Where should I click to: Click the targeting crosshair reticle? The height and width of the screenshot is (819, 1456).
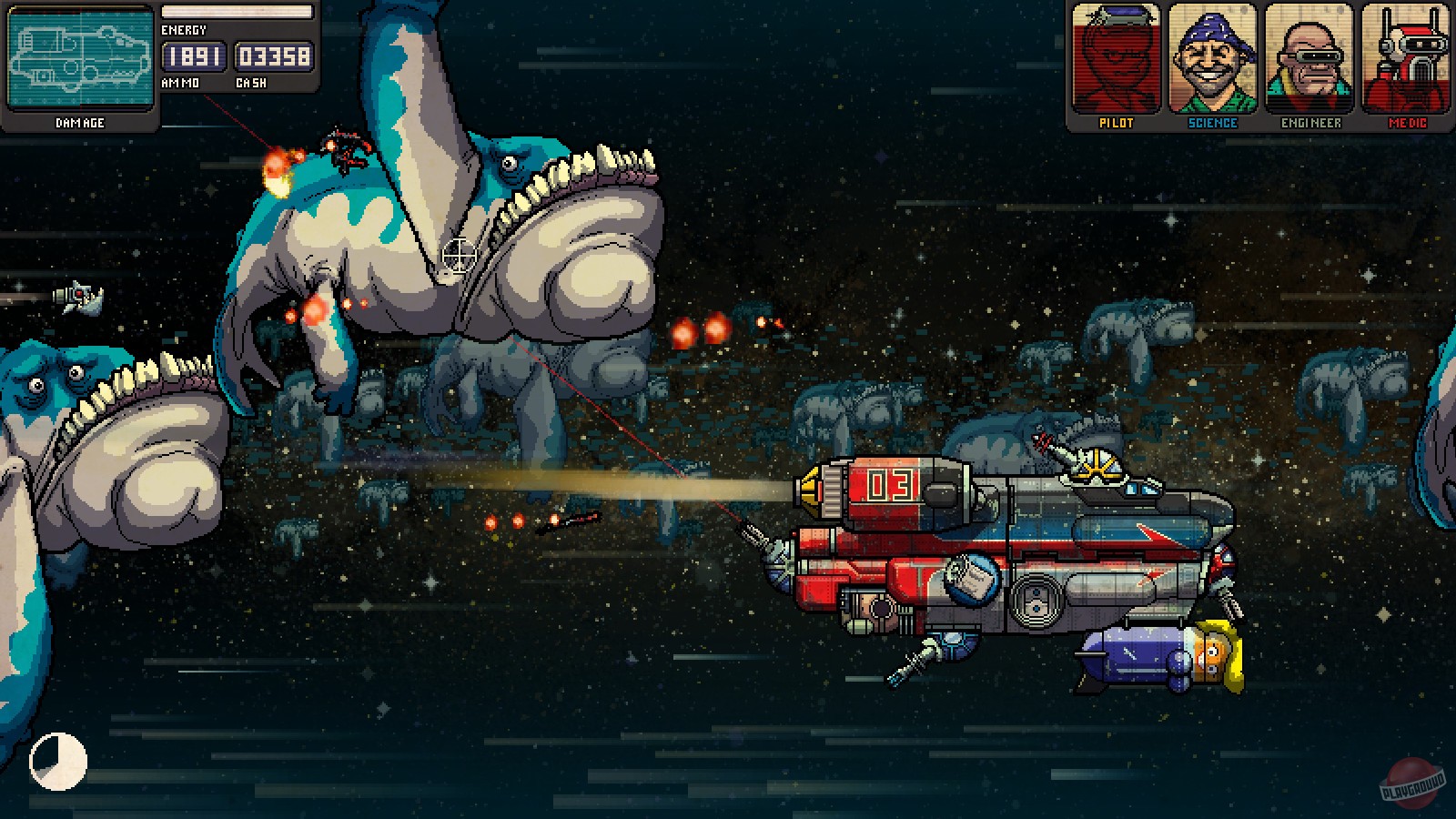[460, 256]
